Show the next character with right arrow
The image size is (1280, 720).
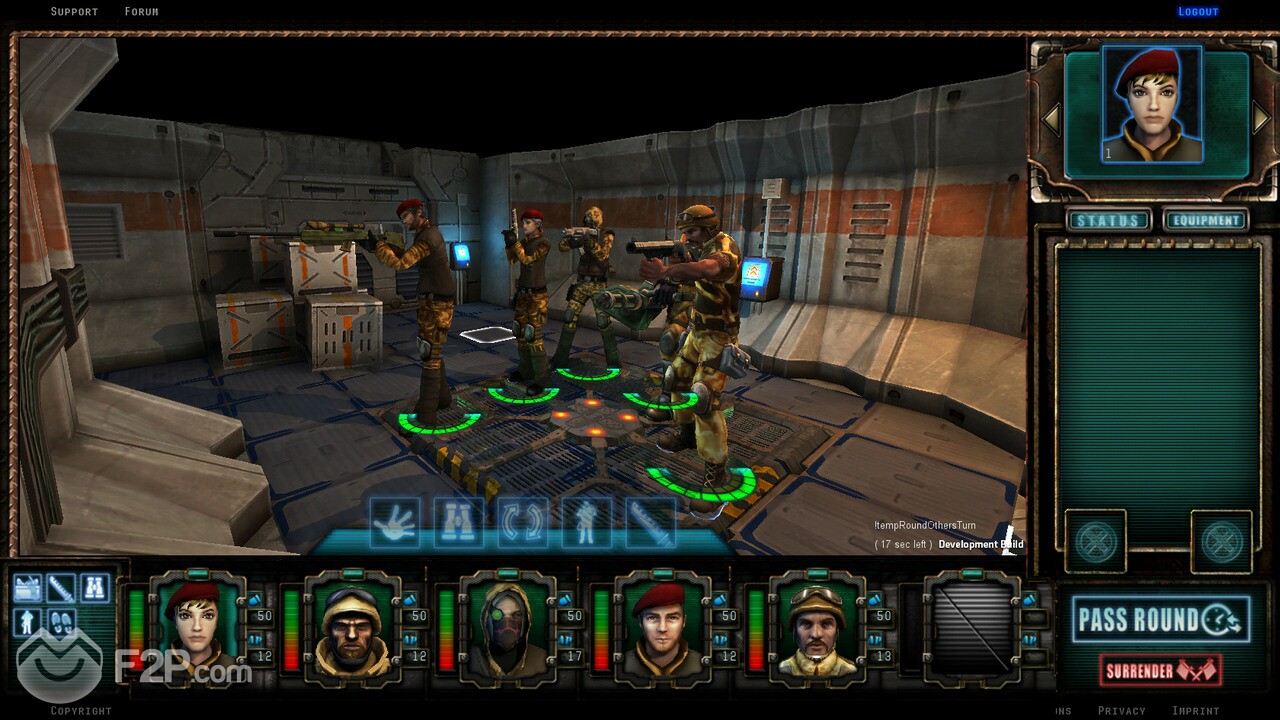click(x=1262, y=118)
